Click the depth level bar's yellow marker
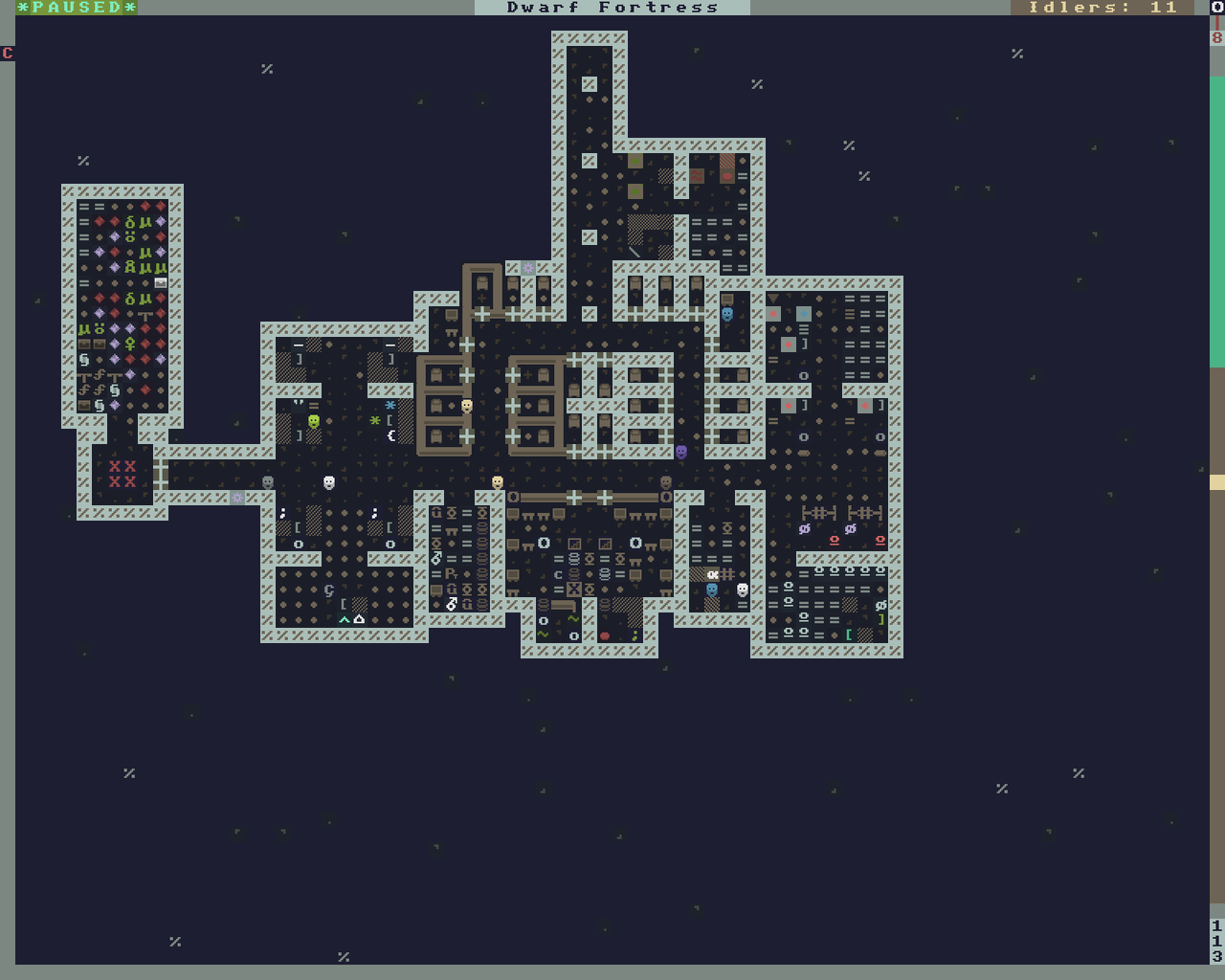The width and height of the screenshot is (1225, 980). pyautogui.click(x=1217, y=482)
